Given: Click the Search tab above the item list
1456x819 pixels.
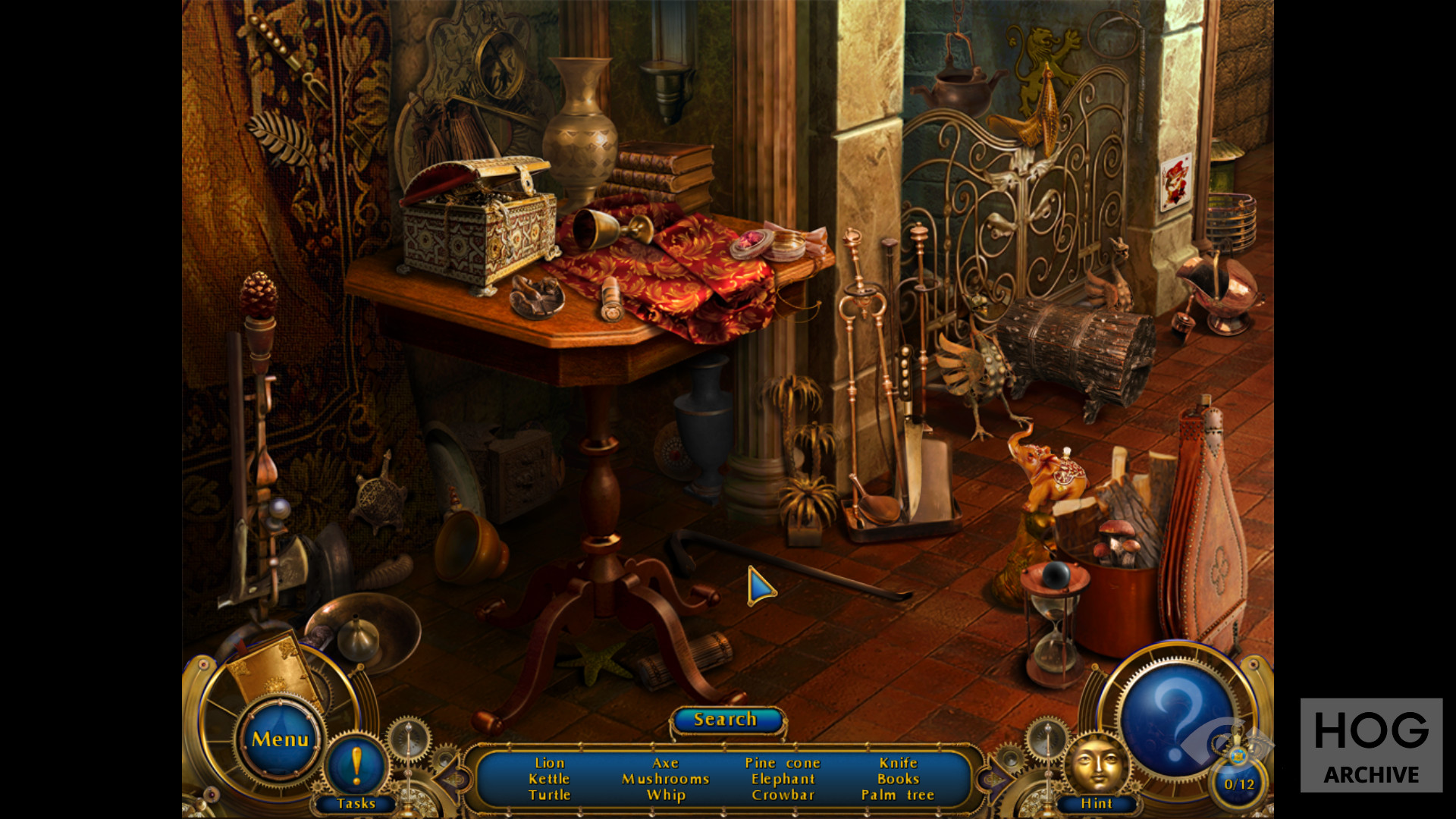Looking at the screenshot, I should click(726, 720).
